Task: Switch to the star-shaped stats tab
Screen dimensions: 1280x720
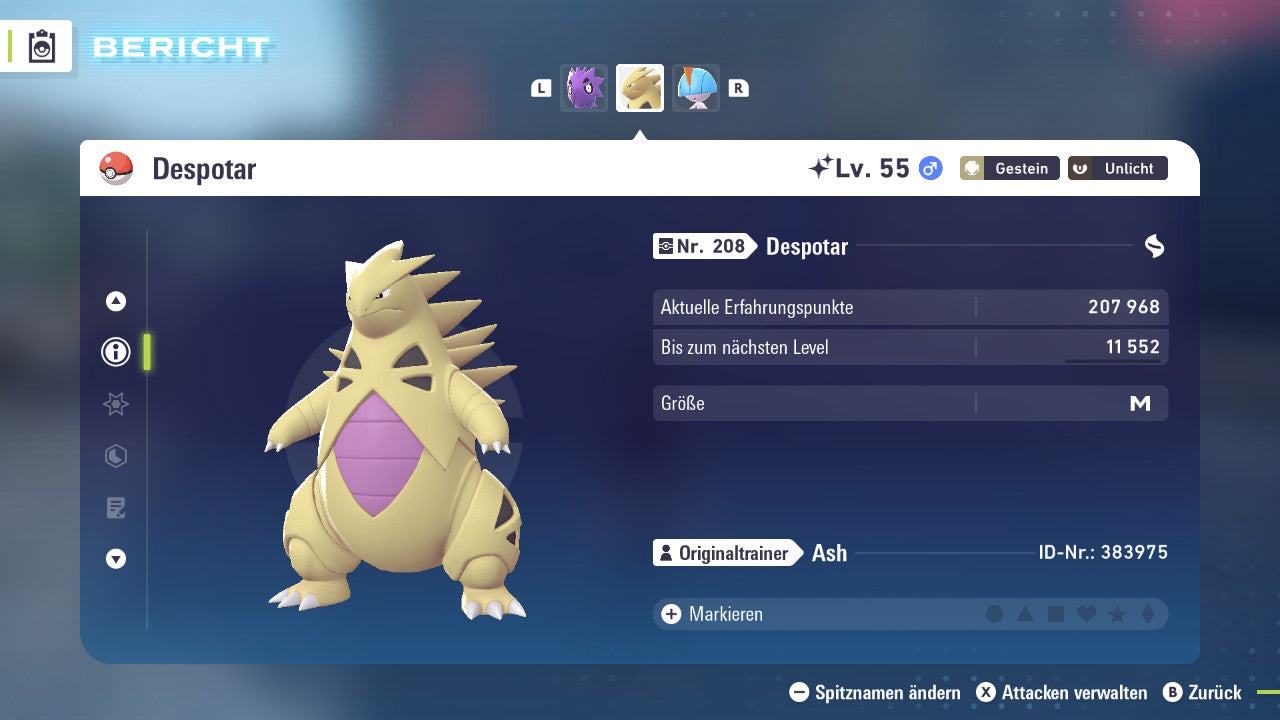Action: pos(116,404)
